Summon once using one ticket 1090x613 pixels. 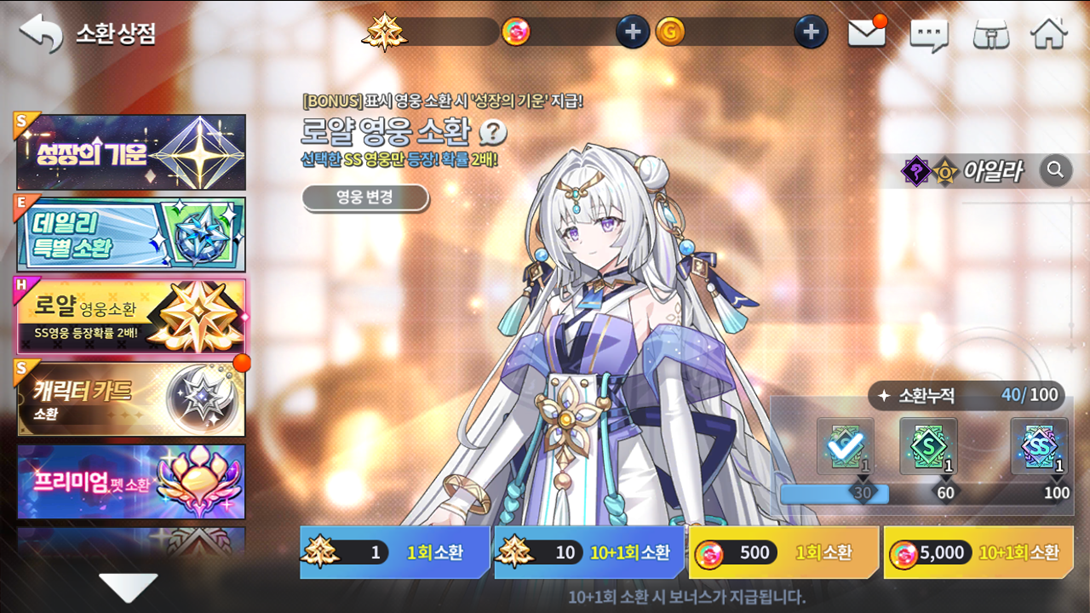point(395,553)
